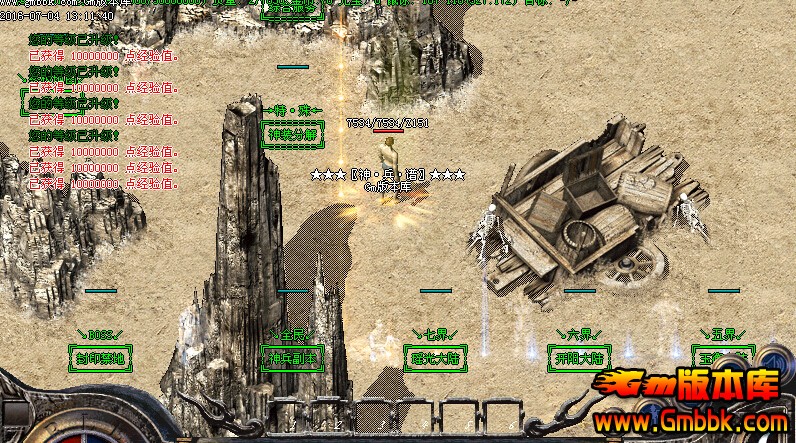Screen dimensions: 796x443
Task: Choose the 神兵副本 dungeon label
Action: tap(293, 357)
